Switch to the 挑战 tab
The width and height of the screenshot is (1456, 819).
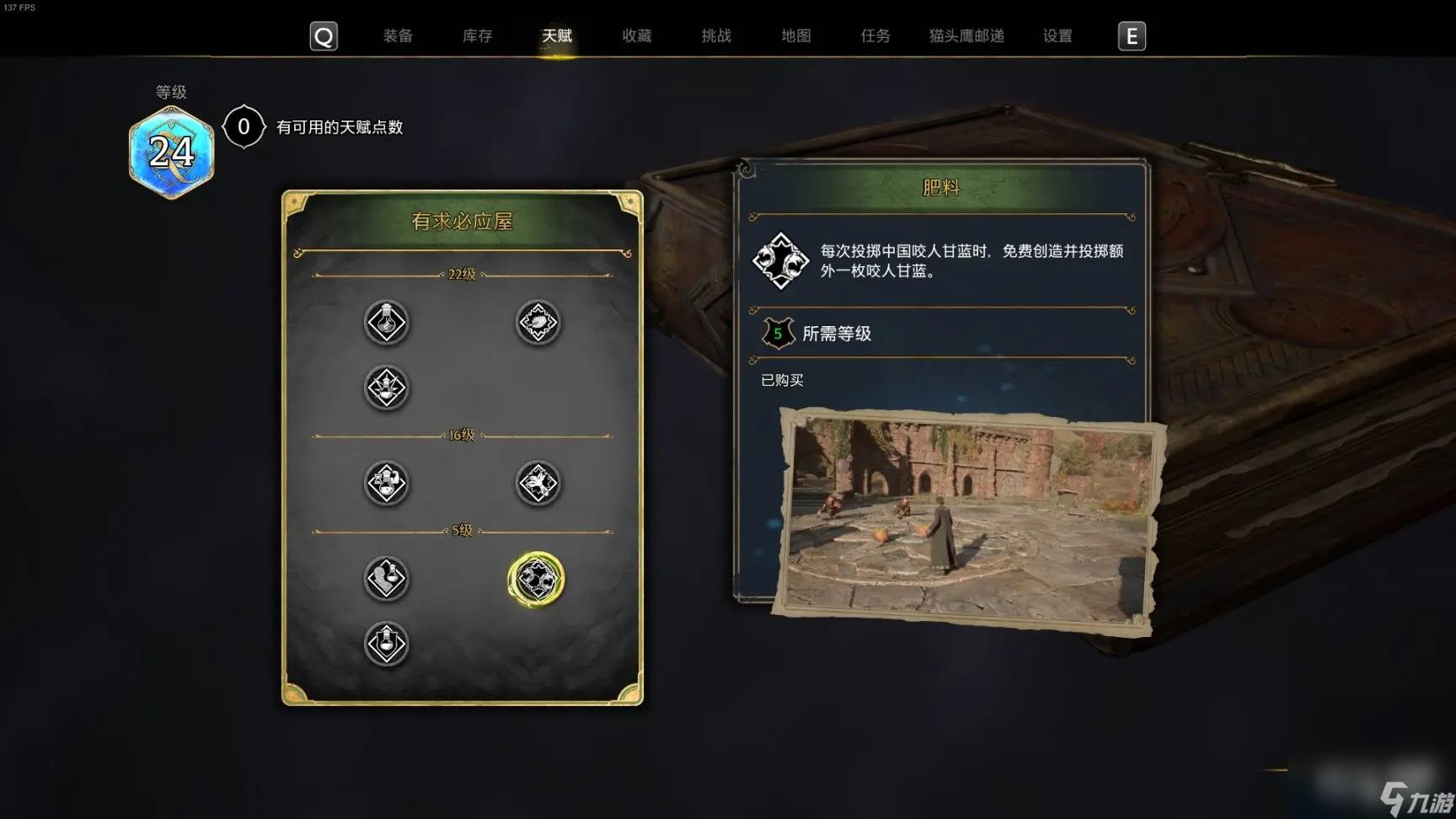[x=715, y=36]
